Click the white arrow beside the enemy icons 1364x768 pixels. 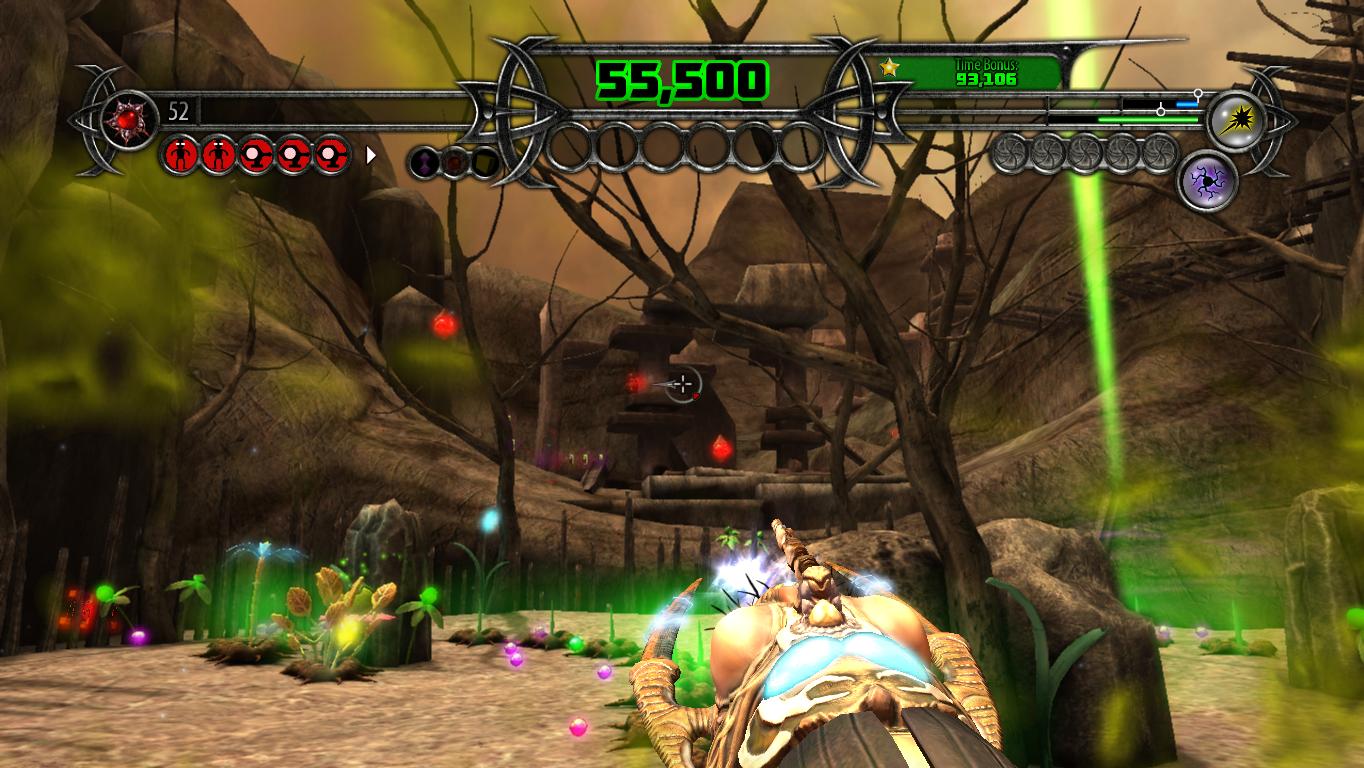click(x=372, y=155)
